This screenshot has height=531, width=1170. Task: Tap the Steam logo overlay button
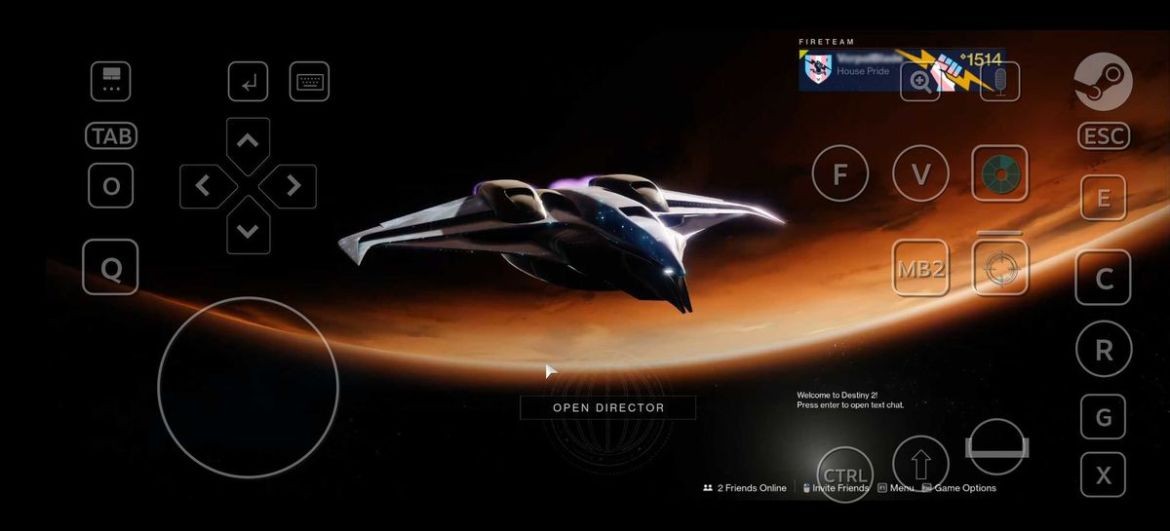point(1103,81)
